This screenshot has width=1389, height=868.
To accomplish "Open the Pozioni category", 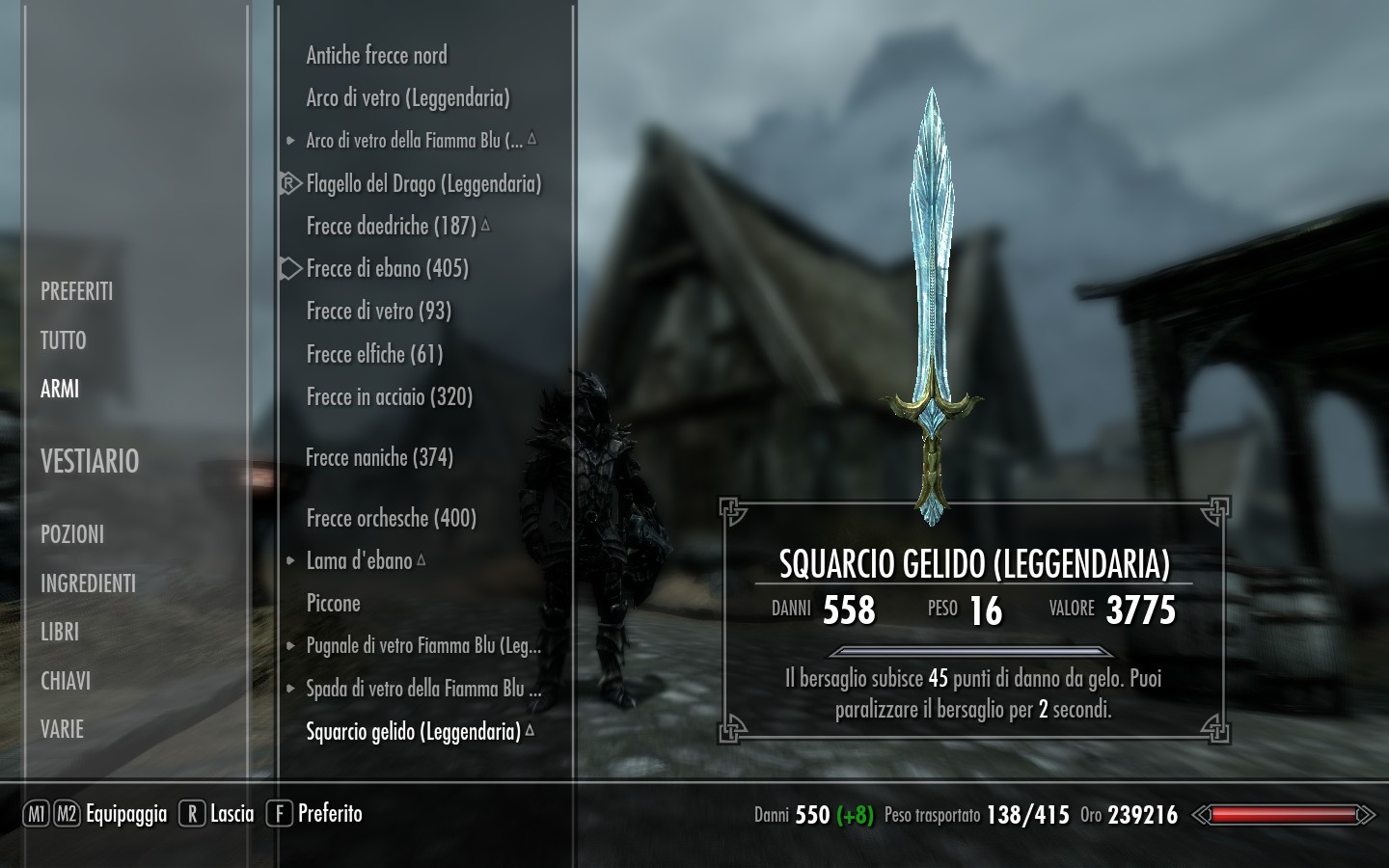I will [x=72, y=534].
